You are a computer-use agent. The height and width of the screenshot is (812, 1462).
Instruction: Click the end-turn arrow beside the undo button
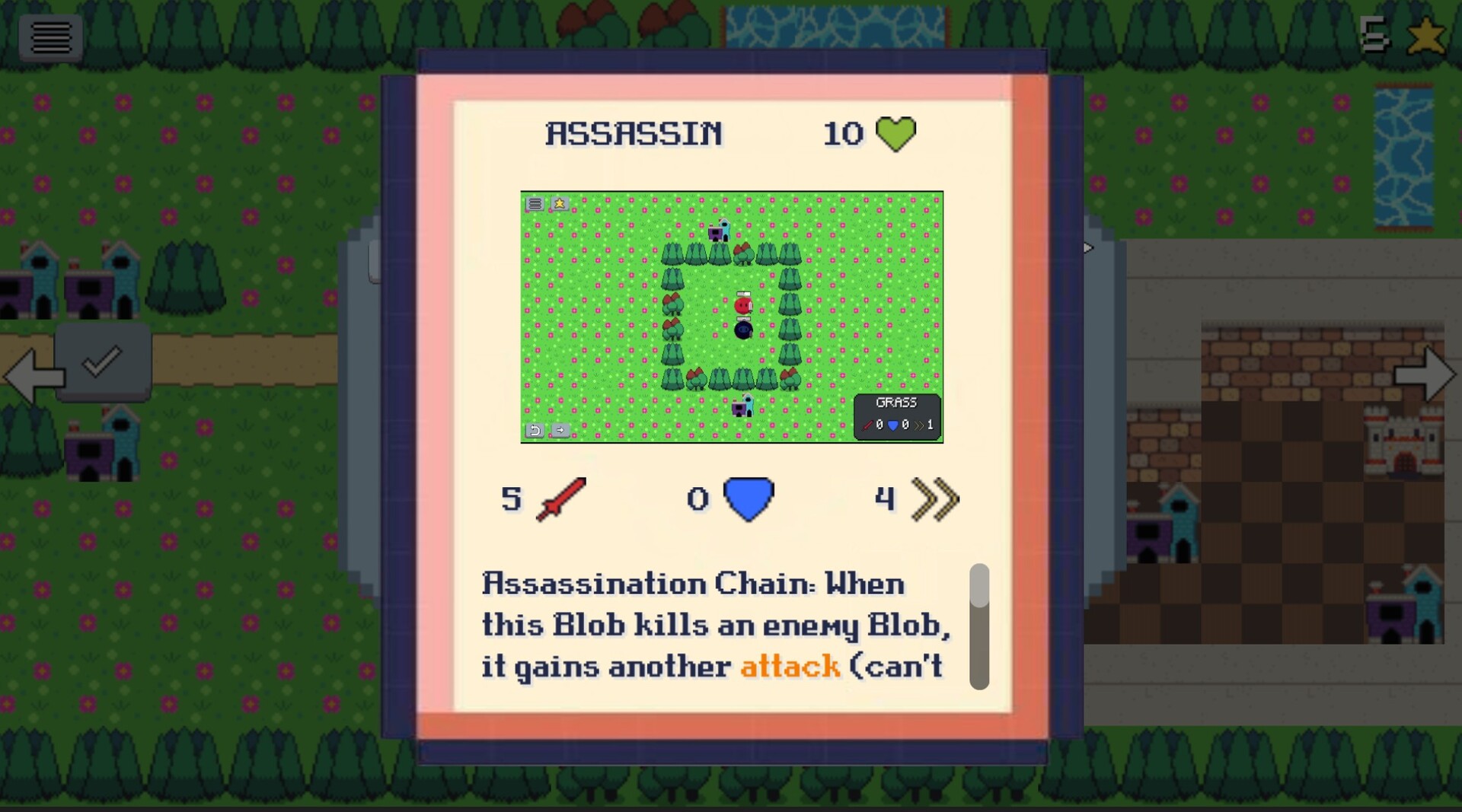(x=561, y=430)
